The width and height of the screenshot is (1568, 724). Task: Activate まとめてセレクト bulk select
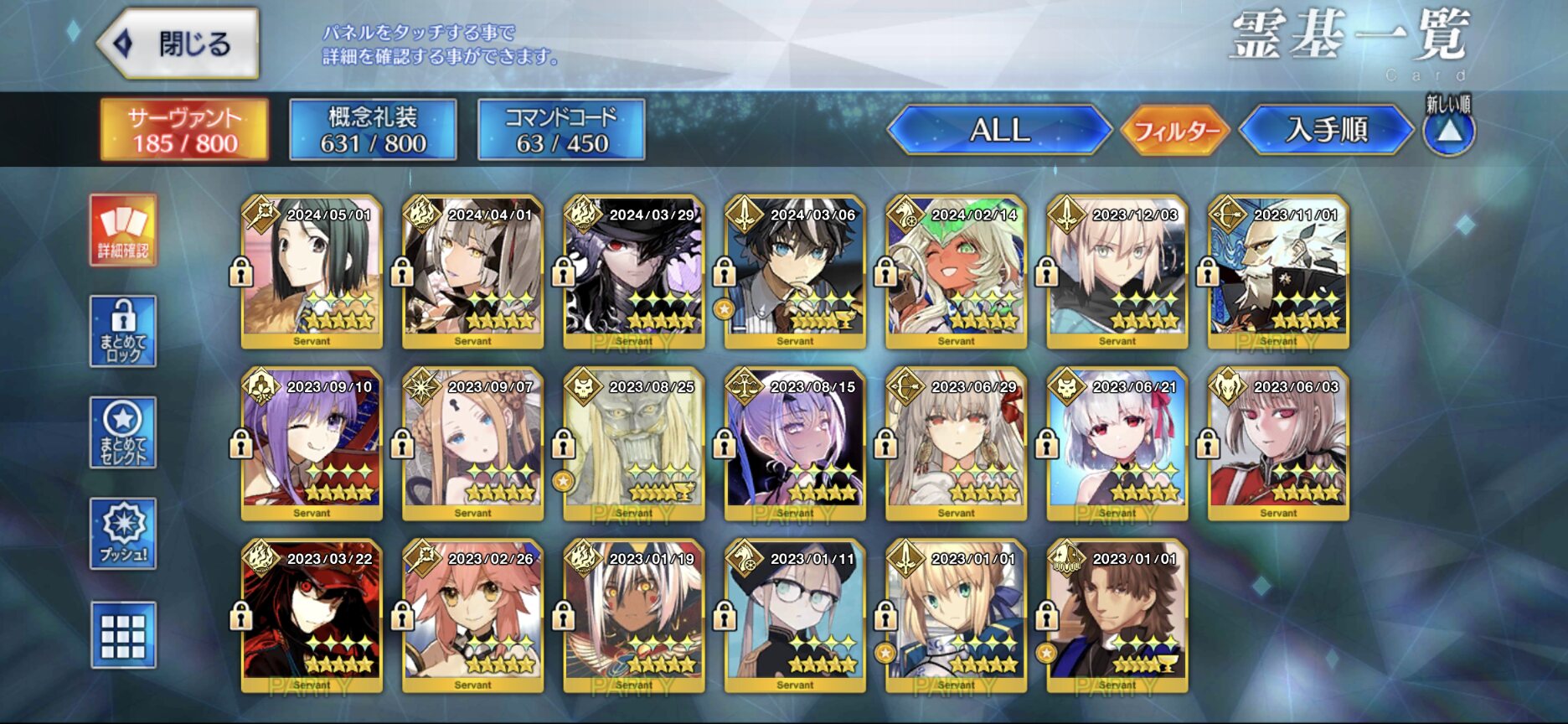(123, 432)
